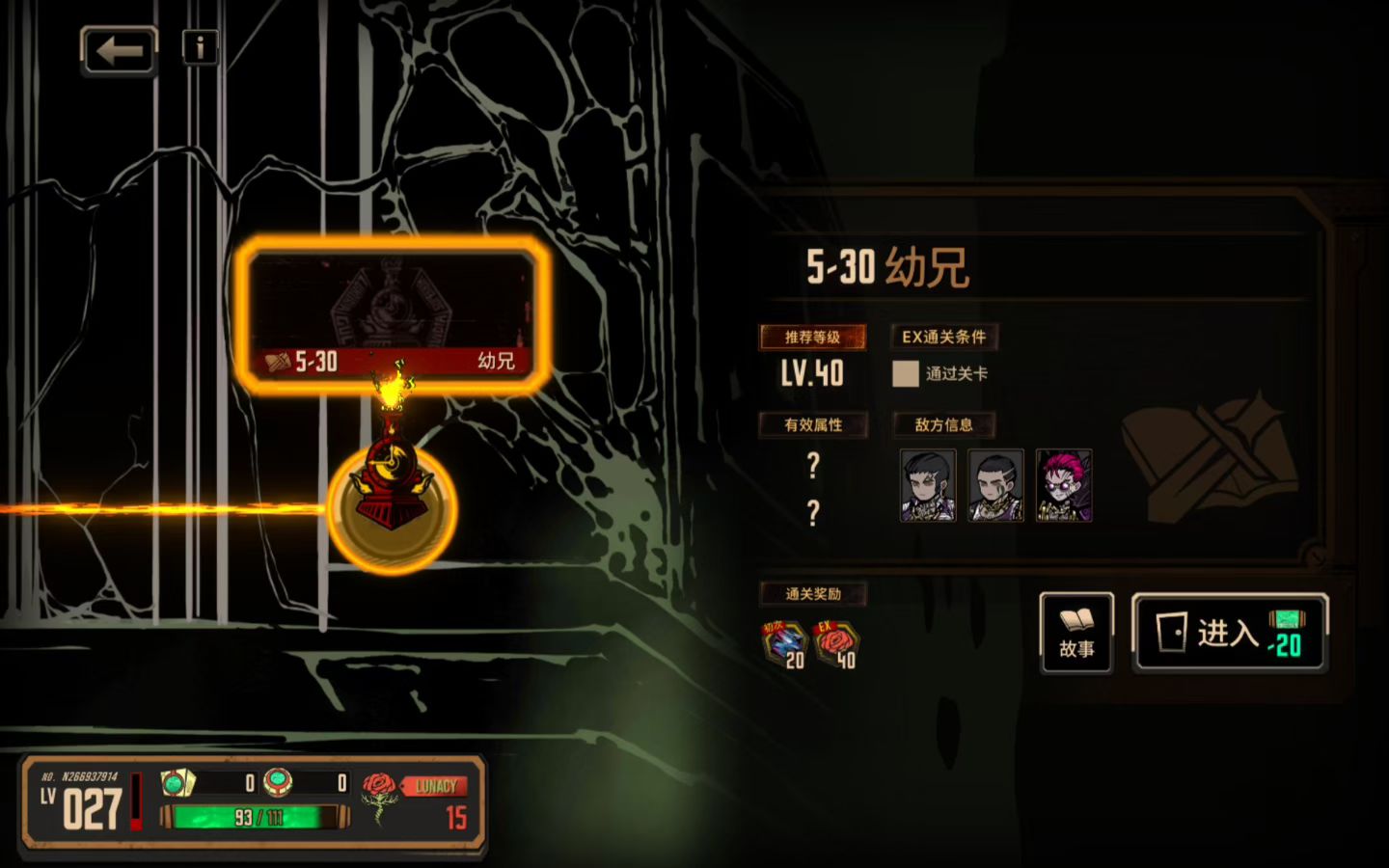The width and height of the screenshot is (1389, 868).
Task: Expand the 敌方信息 enemy info section
Action: pos(942,425)
